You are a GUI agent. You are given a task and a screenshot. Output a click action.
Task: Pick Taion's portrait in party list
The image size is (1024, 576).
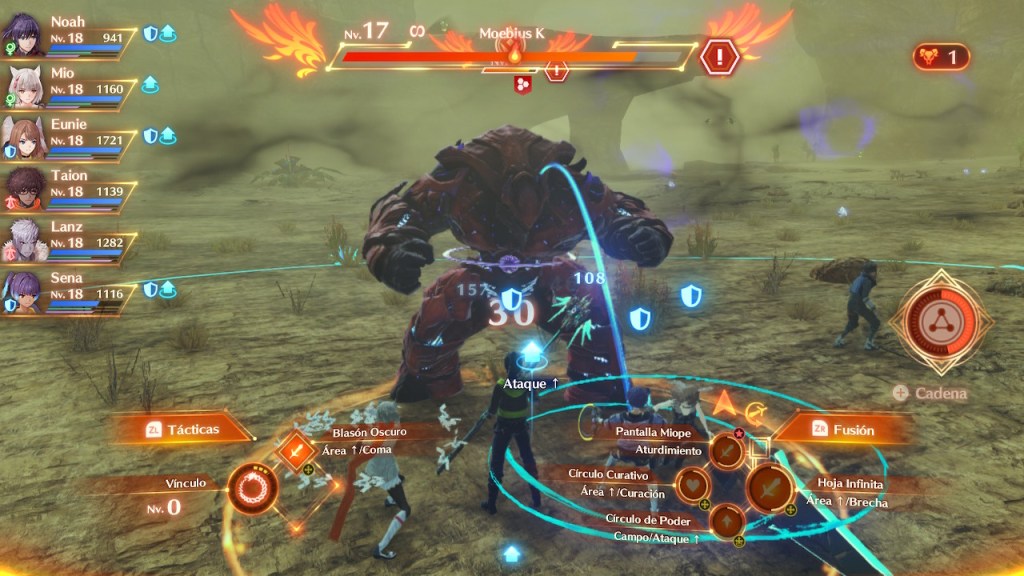[x=23, y=188]
